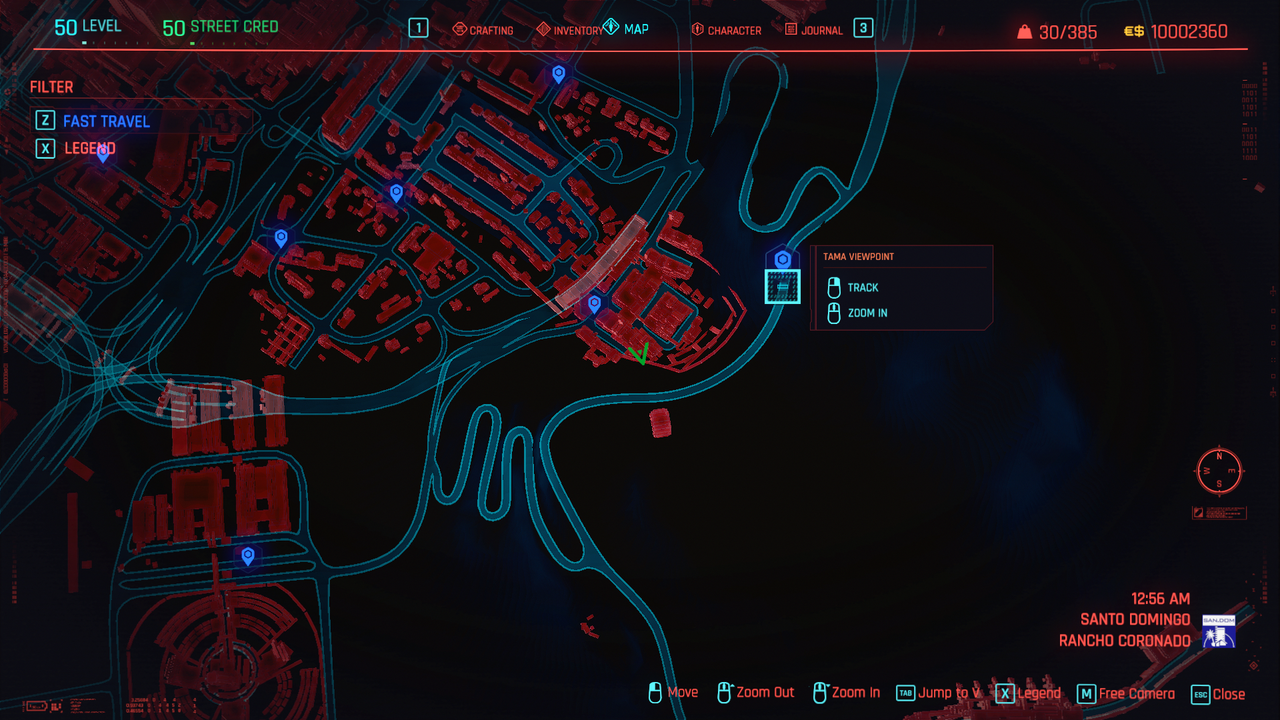Go to the Journal tab
This screenshot has width=1280, height=720.
(x=813, y=30)
